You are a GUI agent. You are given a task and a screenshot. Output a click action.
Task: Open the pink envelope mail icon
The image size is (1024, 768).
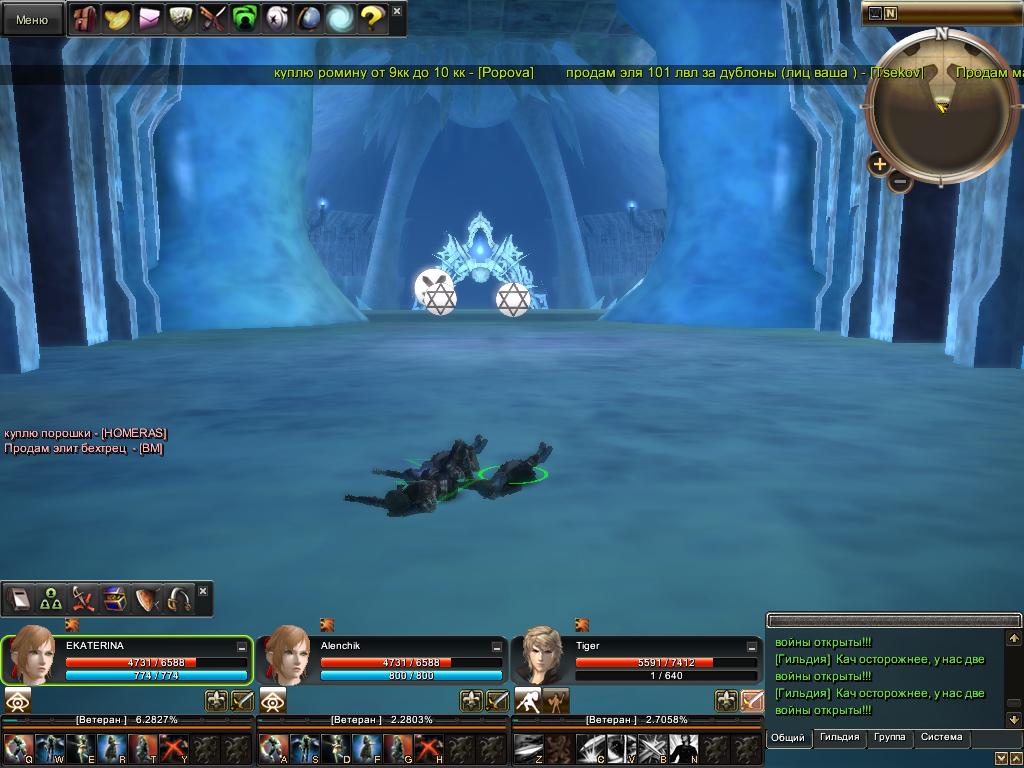pyautogui.click(x=150, y=19)
